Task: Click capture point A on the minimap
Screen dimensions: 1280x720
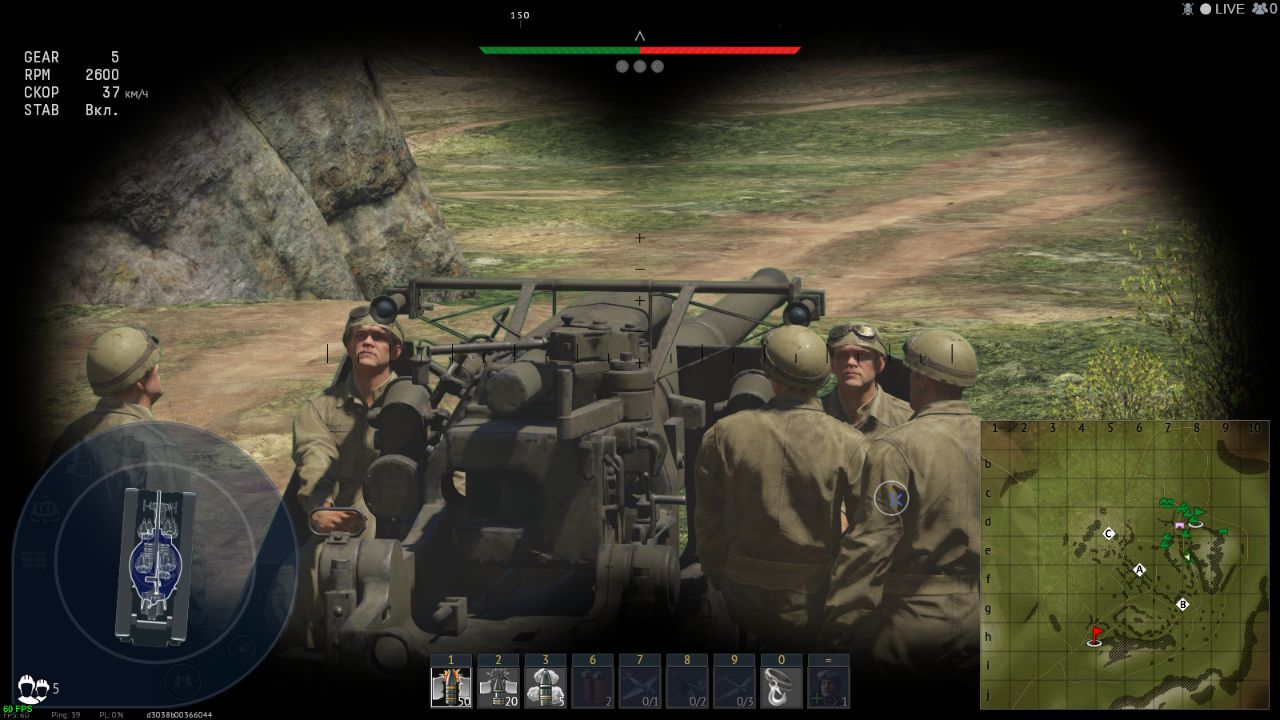Action: (x=1138, y=570)
